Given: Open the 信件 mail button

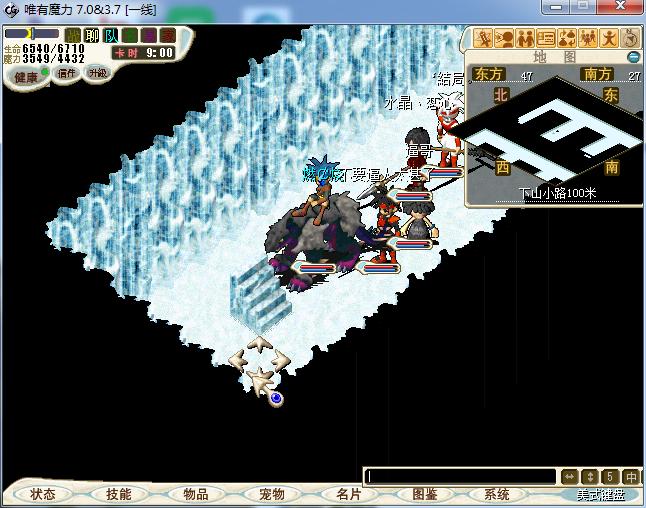Looking at the screenshot, I should tap(67, 73).
